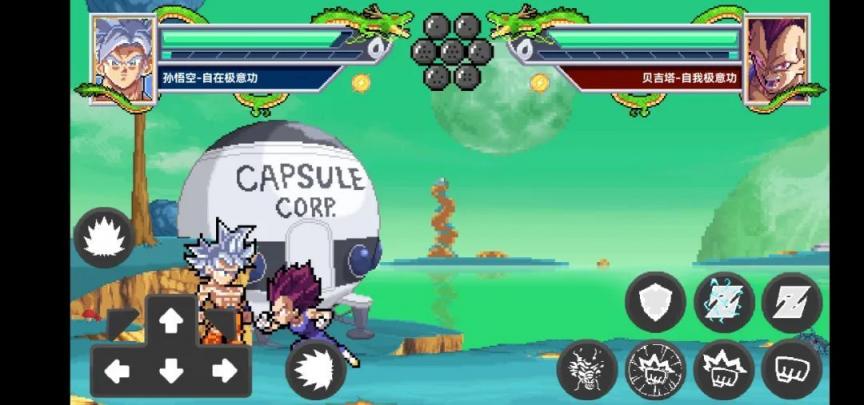Use the Z skill with blue lightning
Image resolution: width=864 pixels, height=405 pixels.
pyautogui.click(x=724, y=302)
